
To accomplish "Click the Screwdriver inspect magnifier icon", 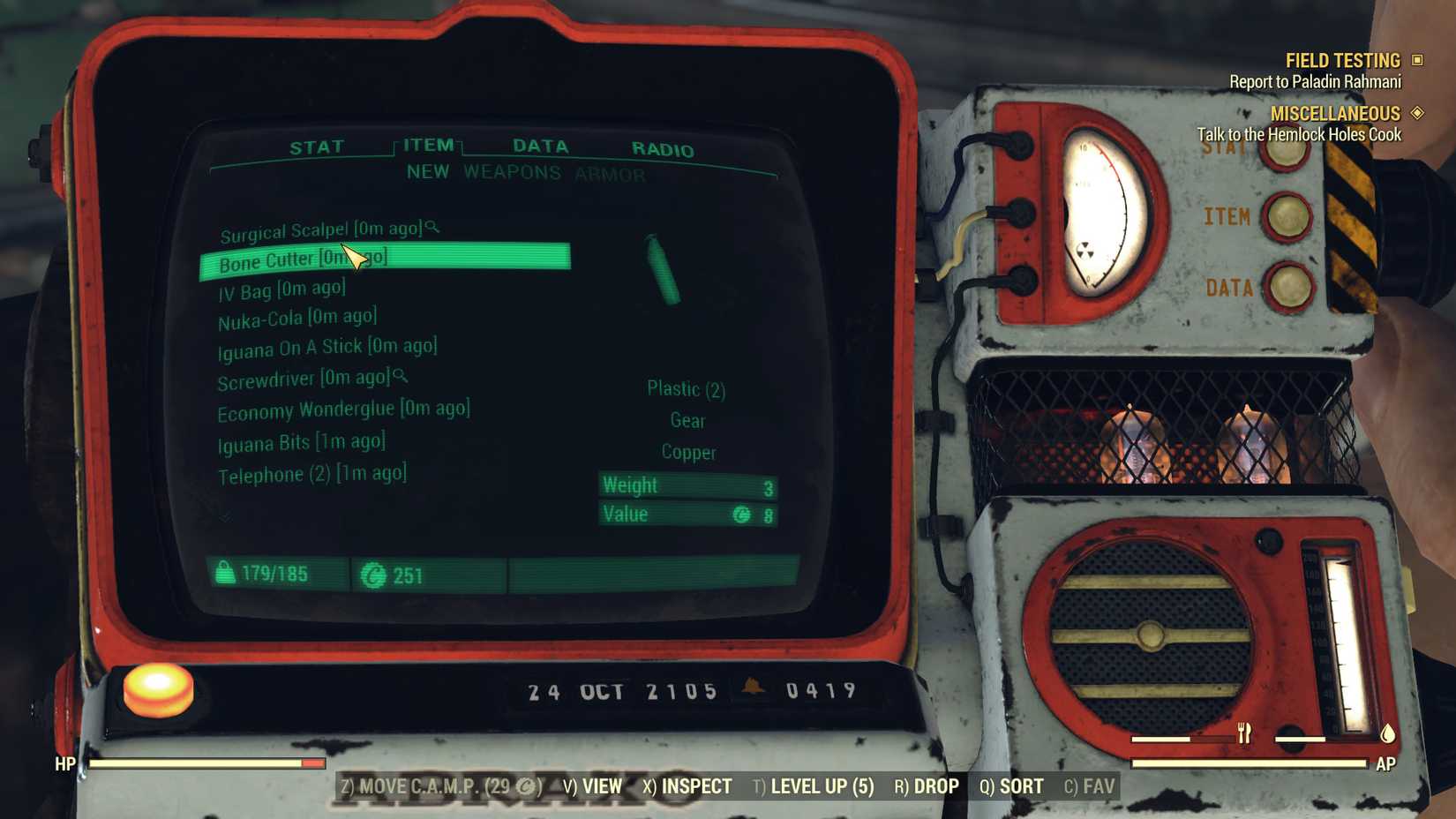I will click(x=401, y=376).
